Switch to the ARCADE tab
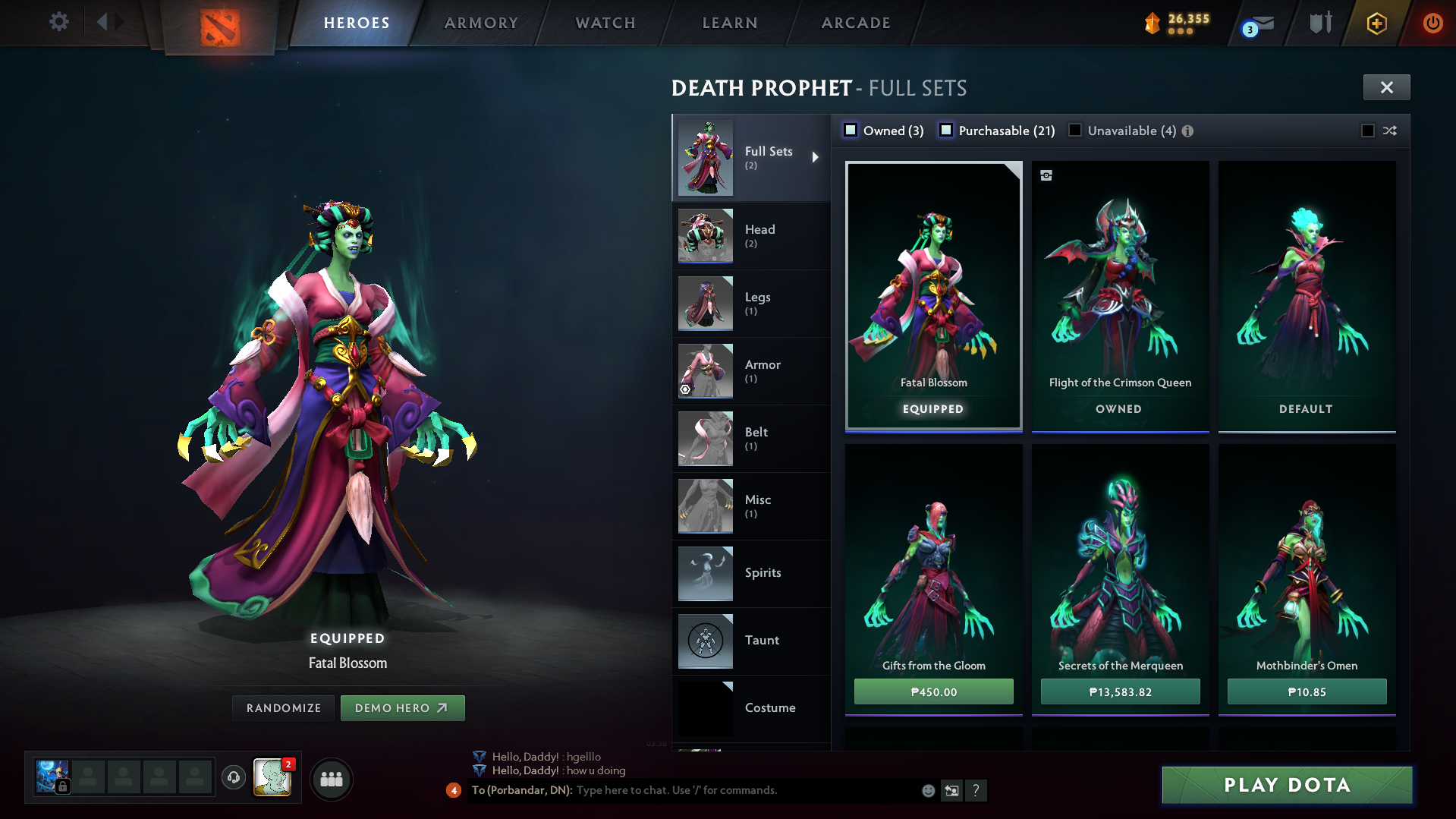The image size is (1456, 819). point(855,23)
